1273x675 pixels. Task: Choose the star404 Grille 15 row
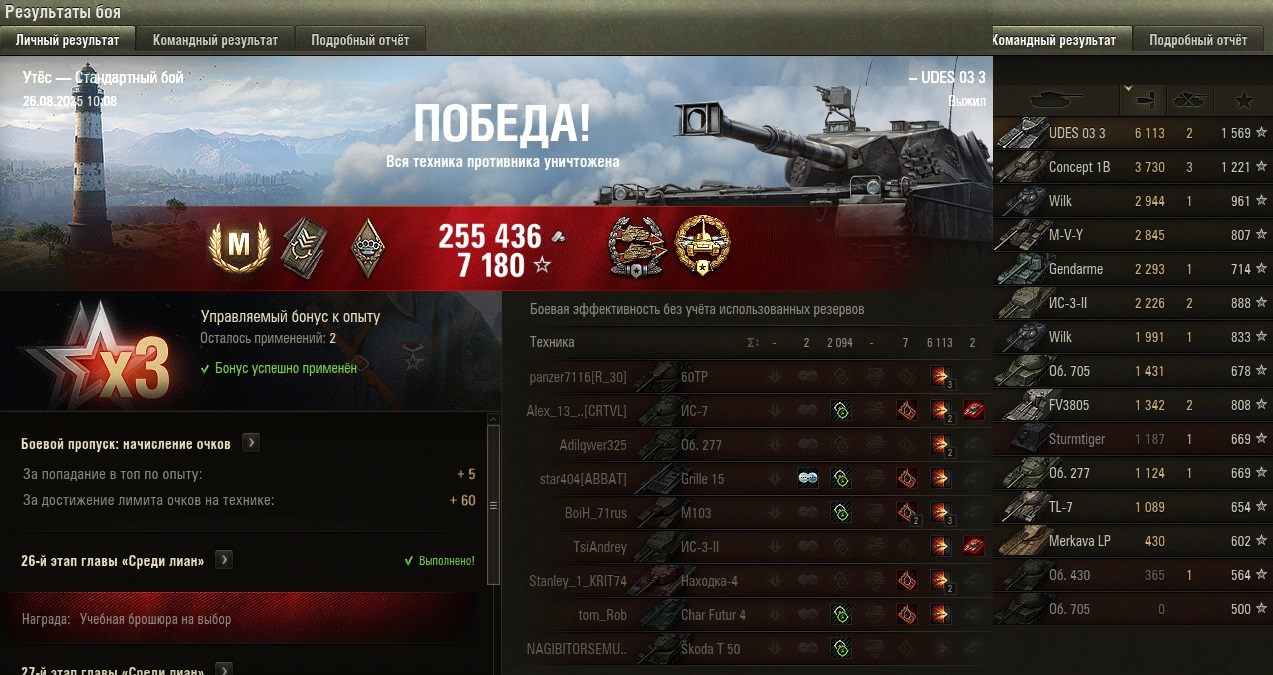(700, 479)
